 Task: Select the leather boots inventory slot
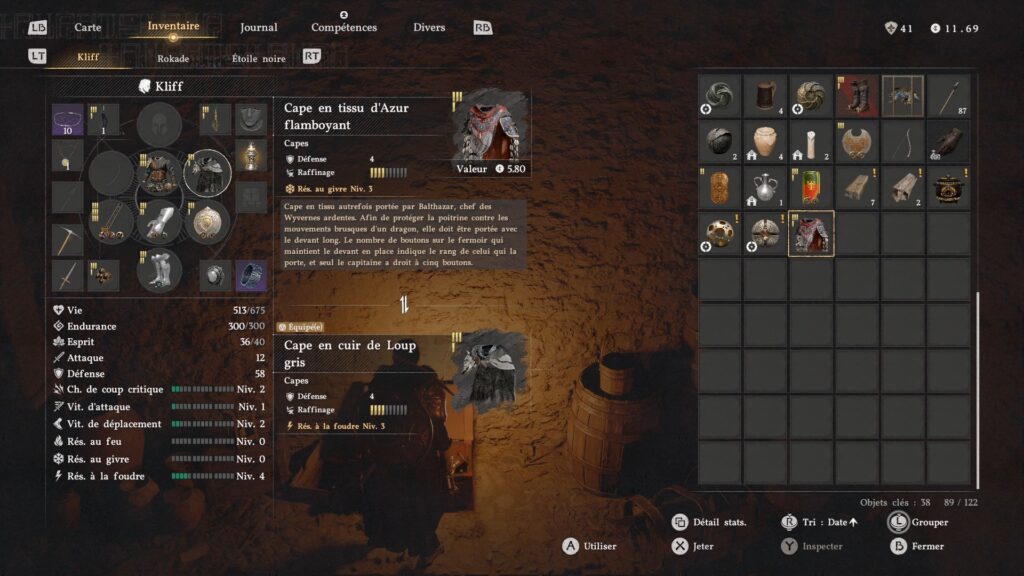coord(857,96)
